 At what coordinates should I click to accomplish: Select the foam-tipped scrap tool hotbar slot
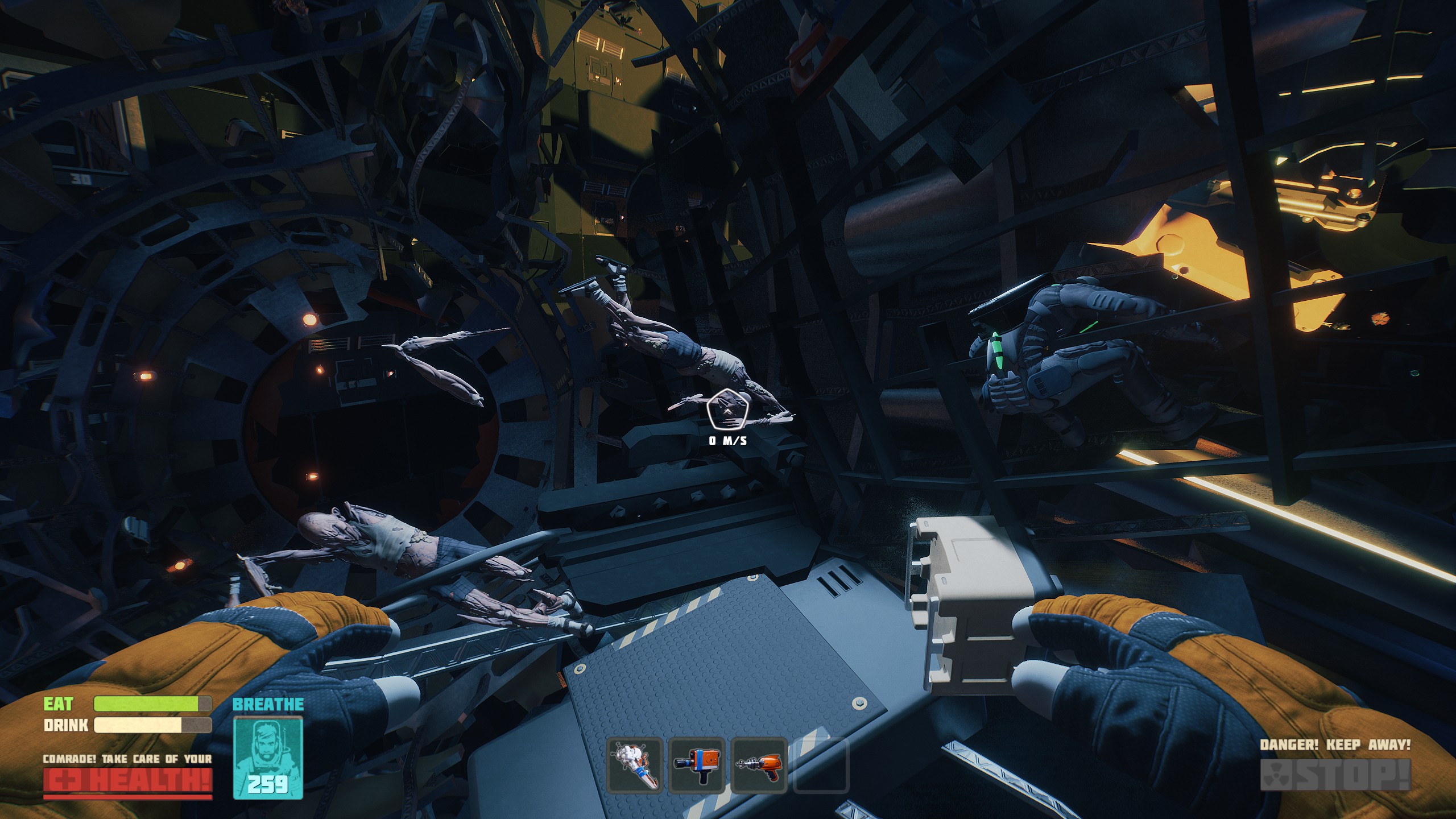point(635,764)
